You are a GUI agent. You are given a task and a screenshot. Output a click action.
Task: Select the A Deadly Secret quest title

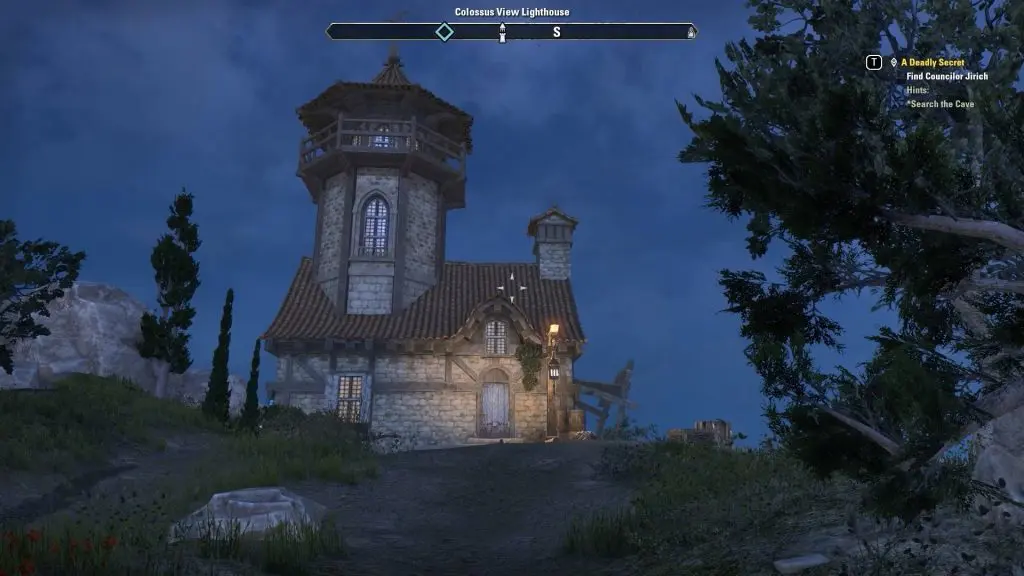click(x=932, y=62)
